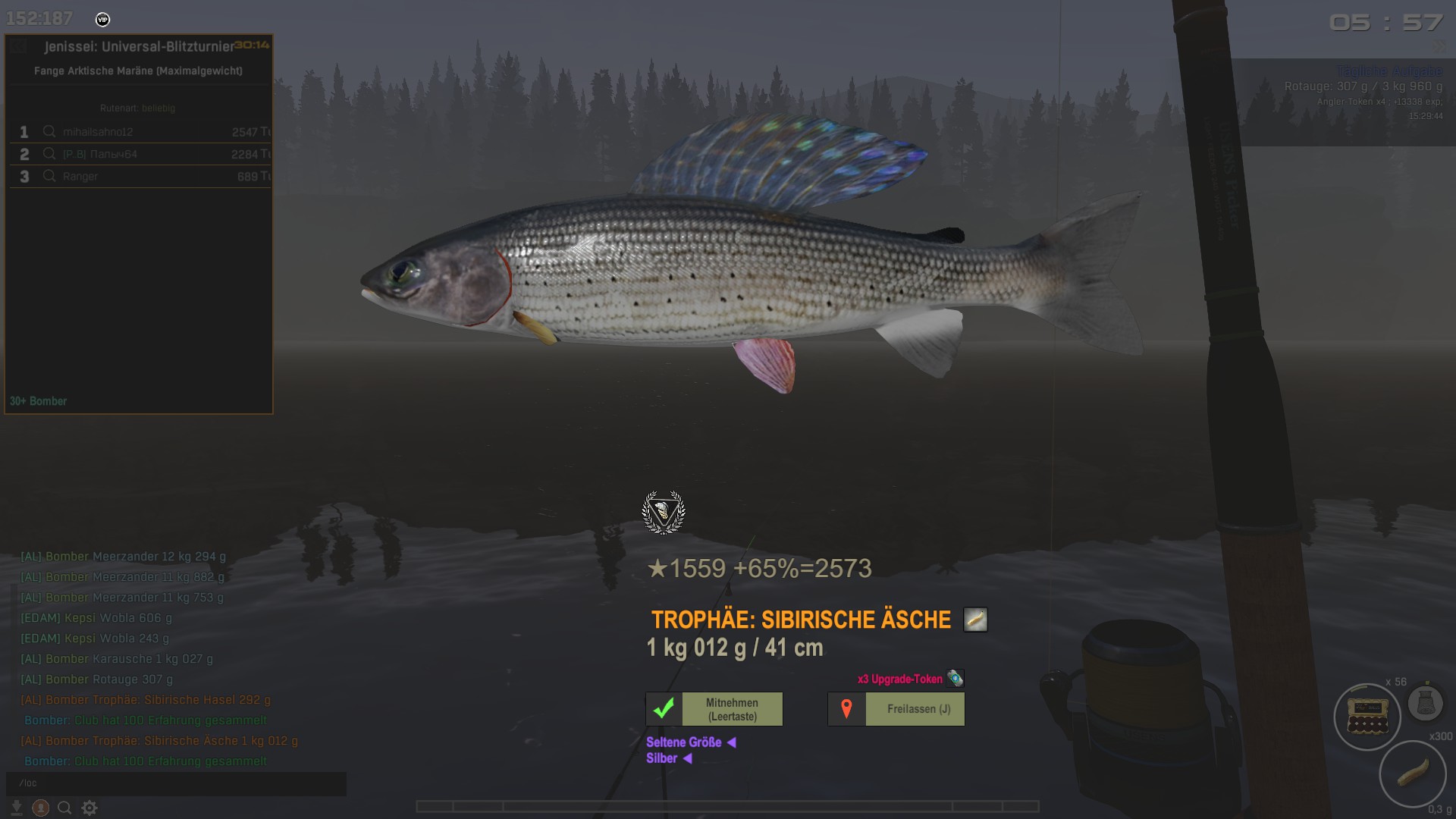Image resolution: width=1456 pixels, height=819 pixels.
Task: Collapse the tournament panel with its arrow
Action: [x=20, y=46]
